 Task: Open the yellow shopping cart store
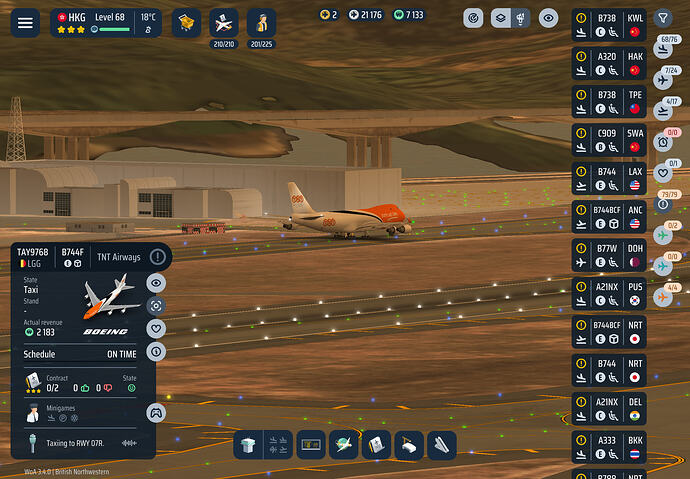click(x=185, y=21)
